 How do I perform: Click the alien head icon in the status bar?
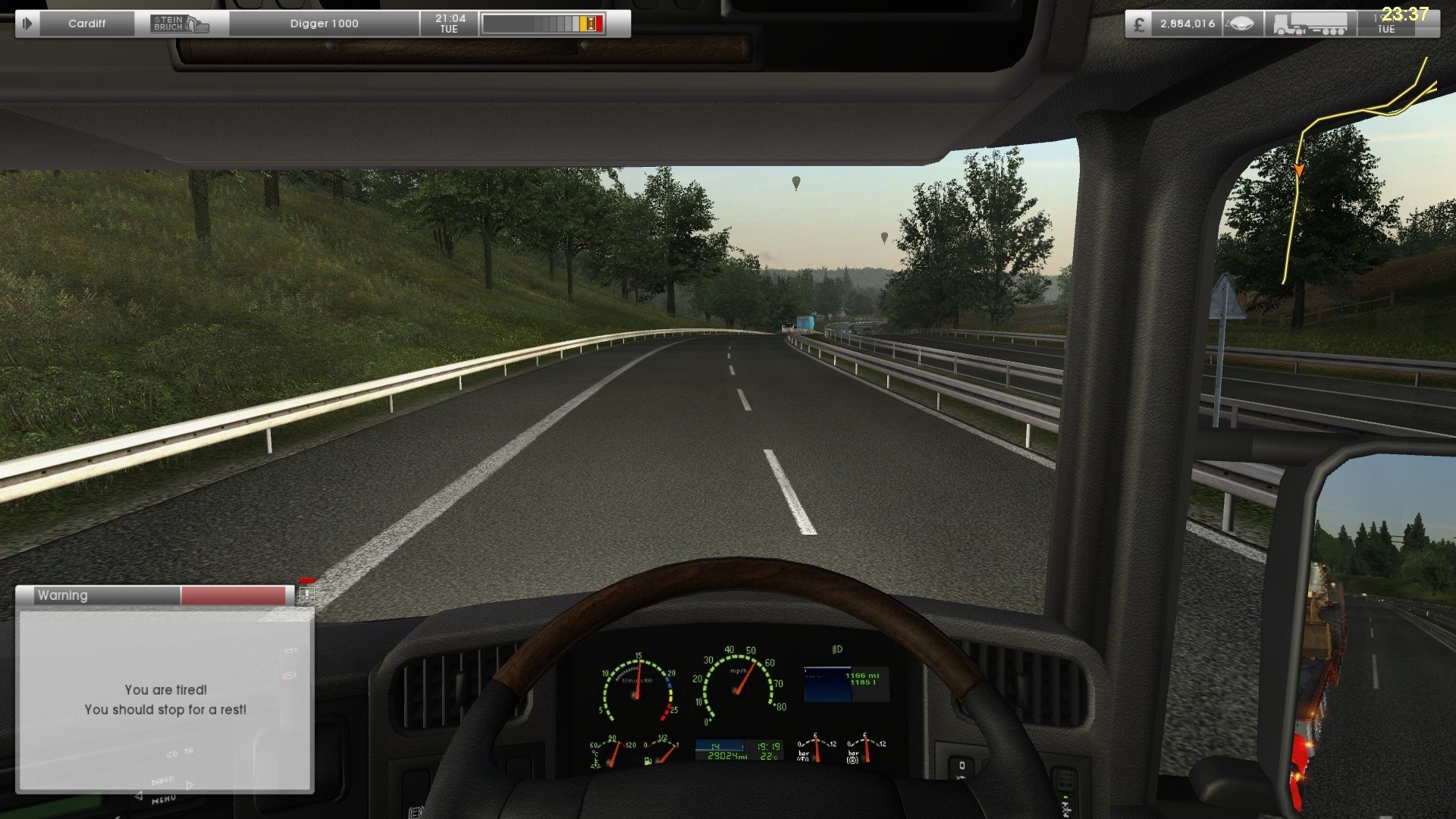1241,24
